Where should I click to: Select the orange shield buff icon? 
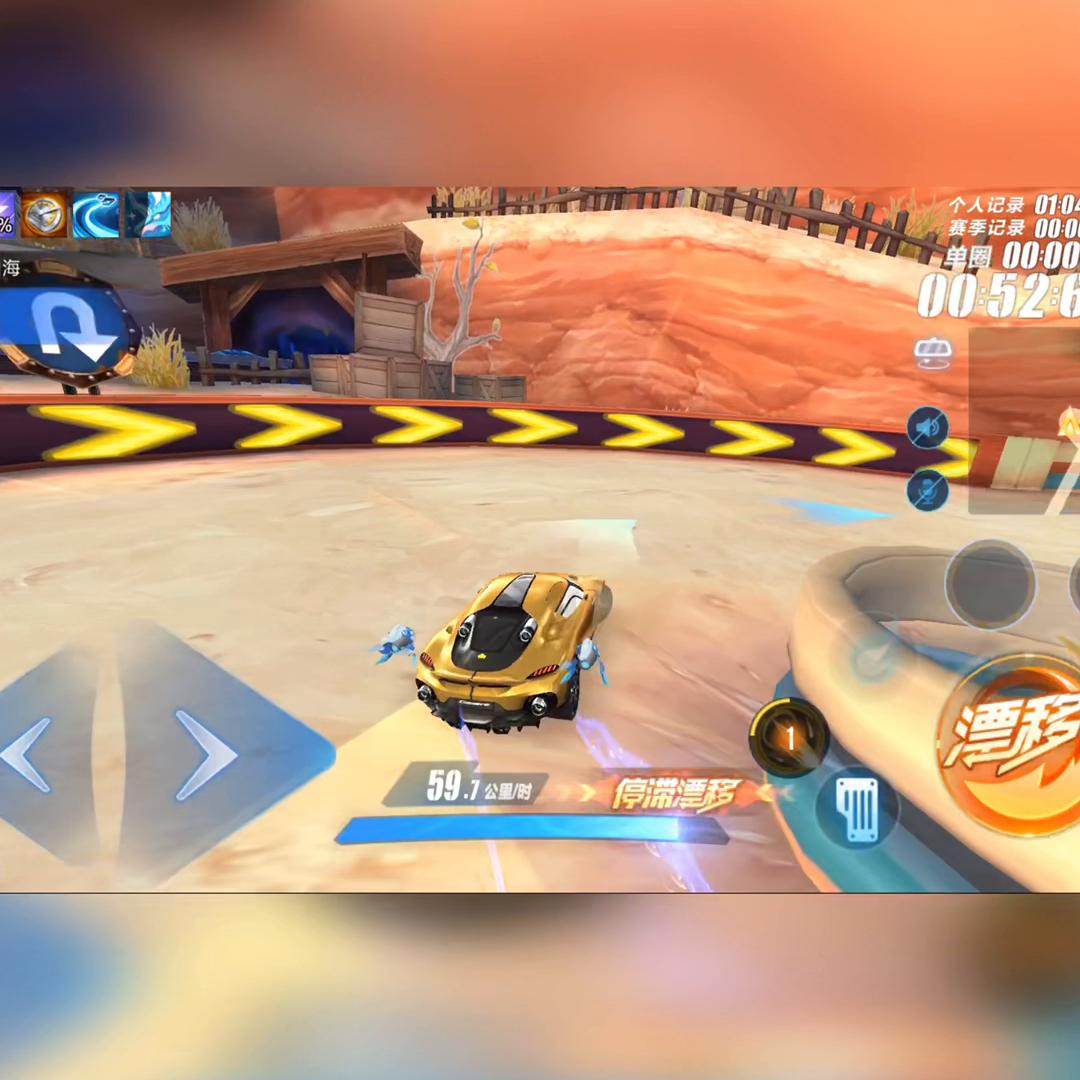(x=44, y=214)
